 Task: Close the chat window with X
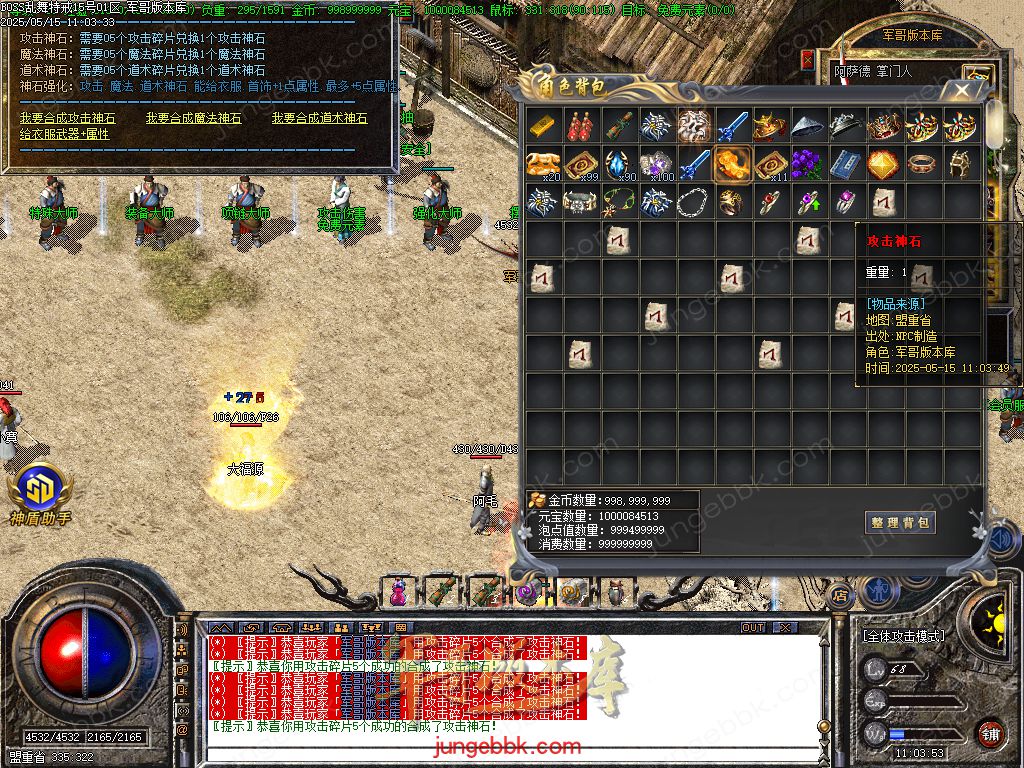pyautogui.click(x=786, y=628)
